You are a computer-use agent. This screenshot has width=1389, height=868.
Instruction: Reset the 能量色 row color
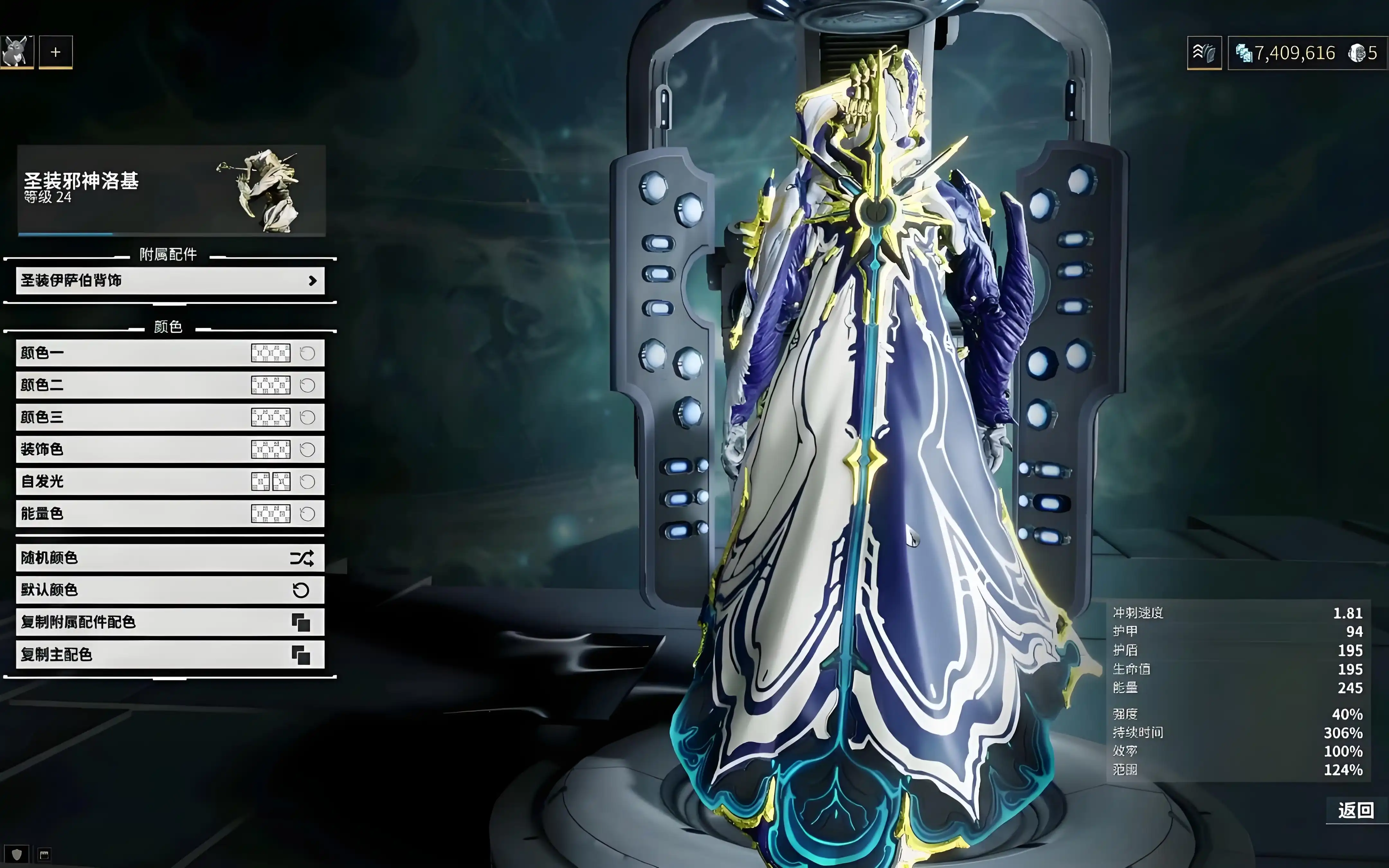308,514
